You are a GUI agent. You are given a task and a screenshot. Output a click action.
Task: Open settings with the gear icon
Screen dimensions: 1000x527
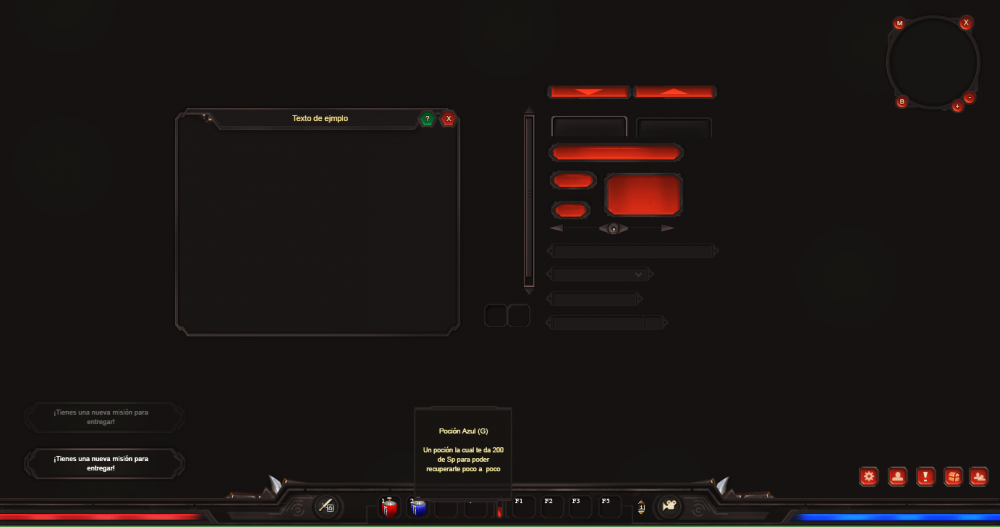[x=869, y=477]
